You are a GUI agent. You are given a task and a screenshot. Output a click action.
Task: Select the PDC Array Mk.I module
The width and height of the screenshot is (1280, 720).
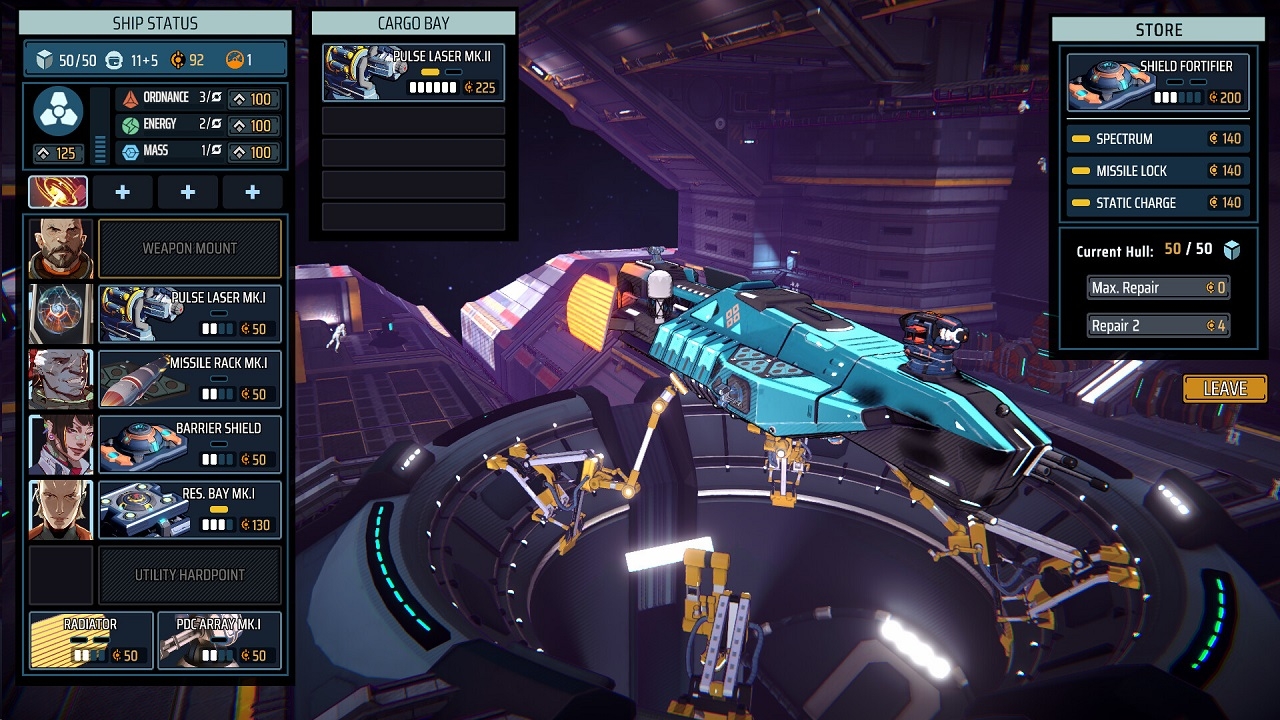click(x=219, y=640)
